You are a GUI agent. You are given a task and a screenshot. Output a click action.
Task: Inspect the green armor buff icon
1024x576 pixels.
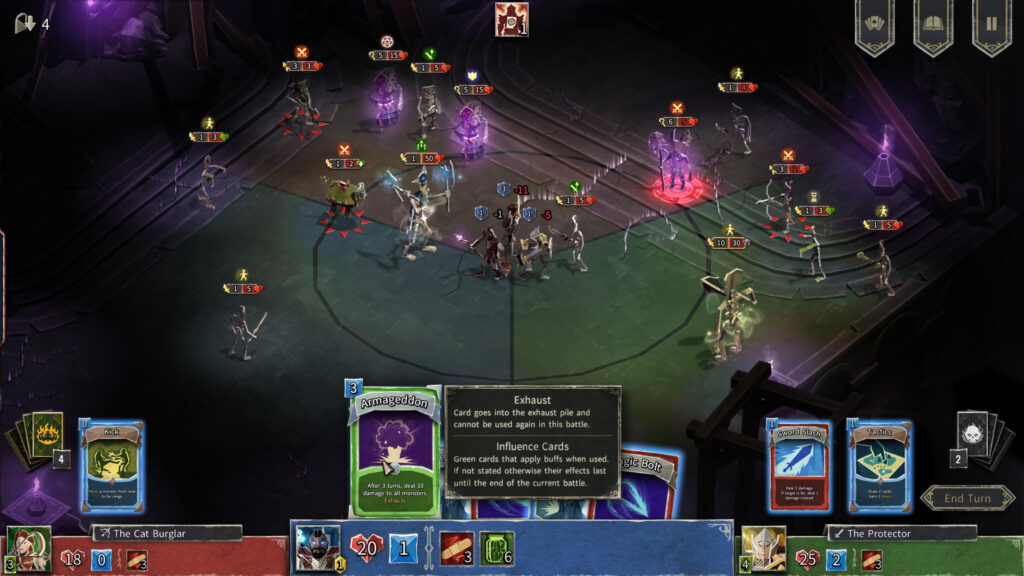(496, 548)
